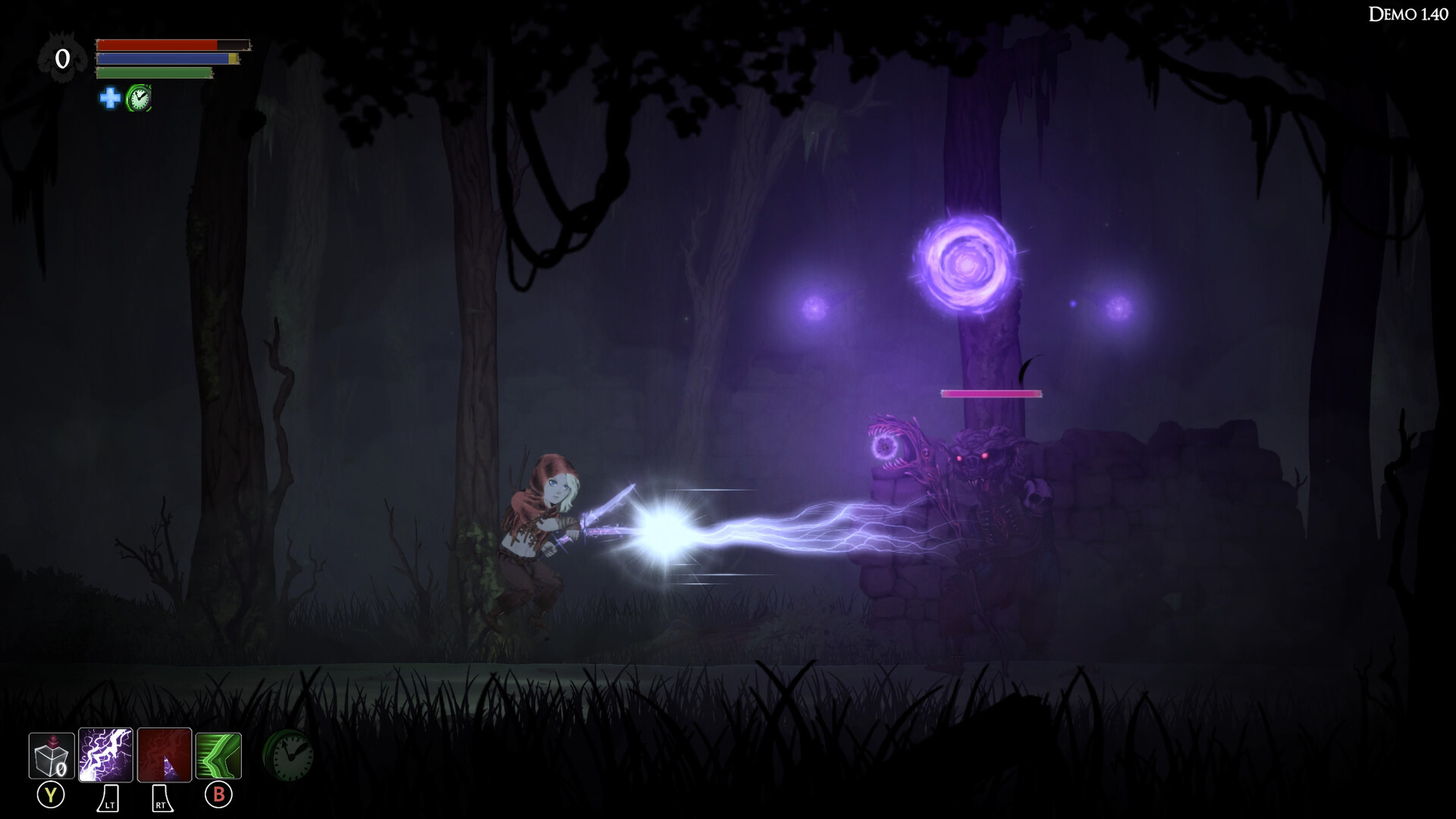Click the creature emblem beside the zero counter
Viewport: 1456px width, 819px height.
point(62,55)
